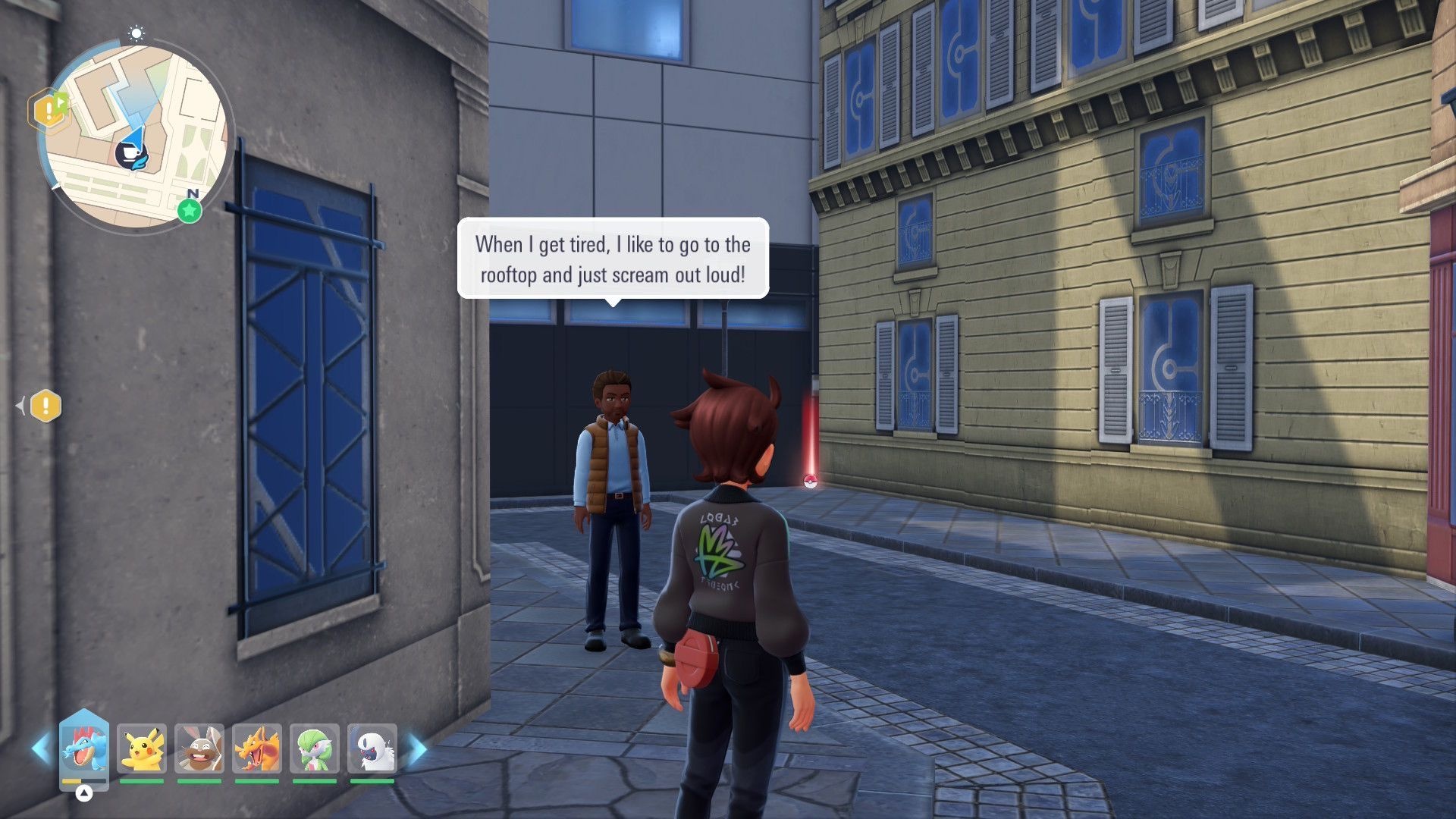Select Feraligatr in the party bar
Image resolution: width=1456 pixels, height=819 pixels.
(84, 748)
